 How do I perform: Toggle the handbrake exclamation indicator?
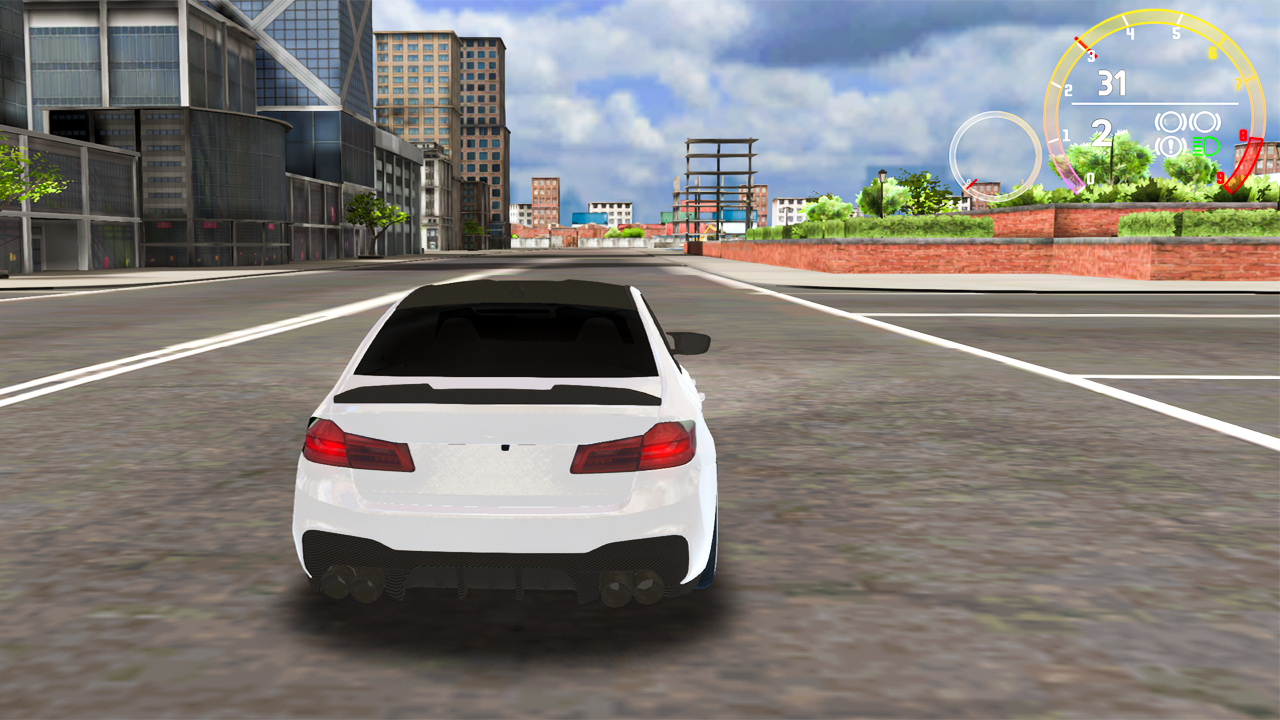[x=1169, y=145]
